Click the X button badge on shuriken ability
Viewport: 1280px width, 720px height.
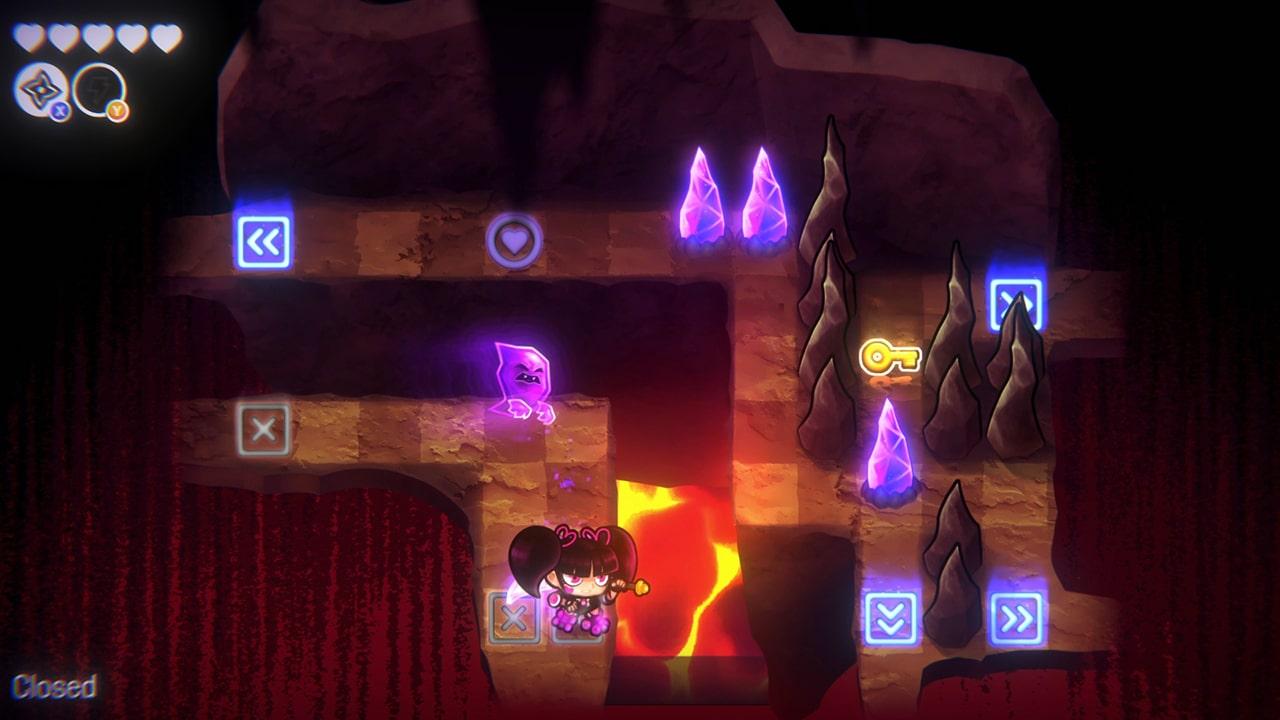point(59,108)
